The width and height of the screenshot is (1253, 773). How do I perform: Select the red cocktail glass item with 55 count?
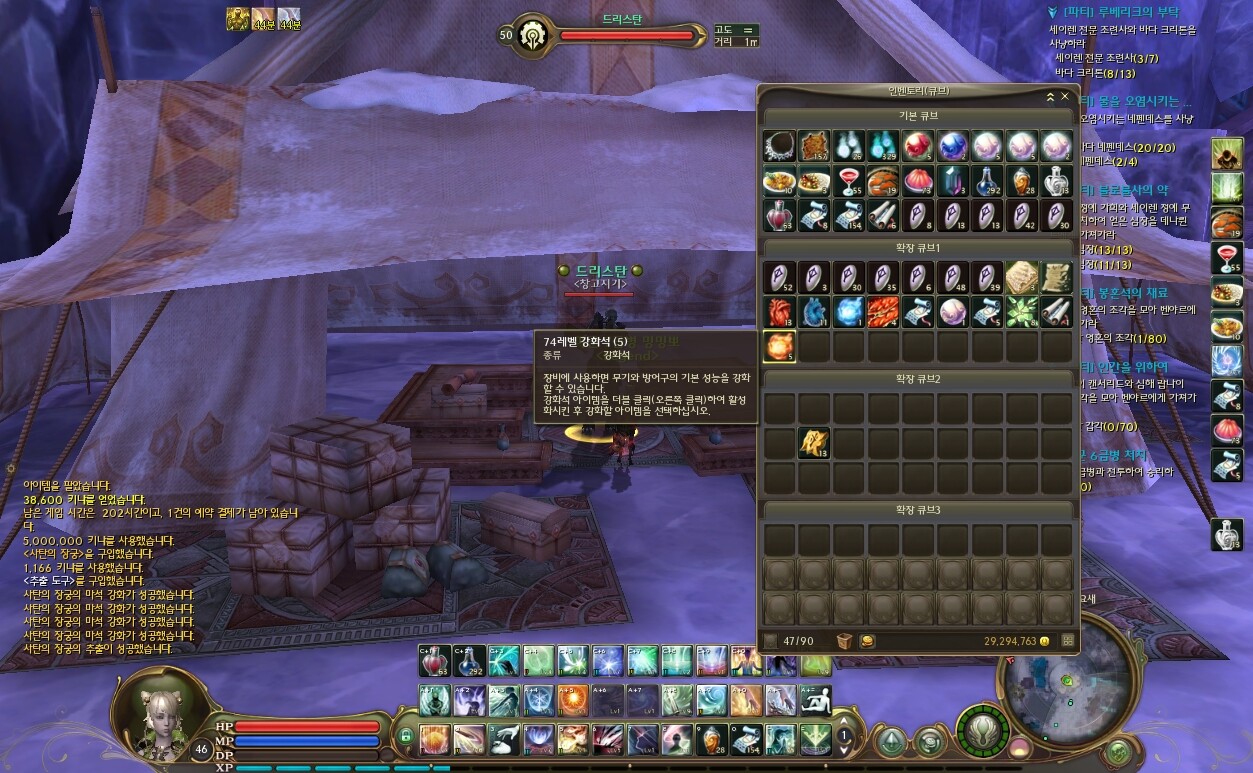pyautogui.click(x=848, y=181)
